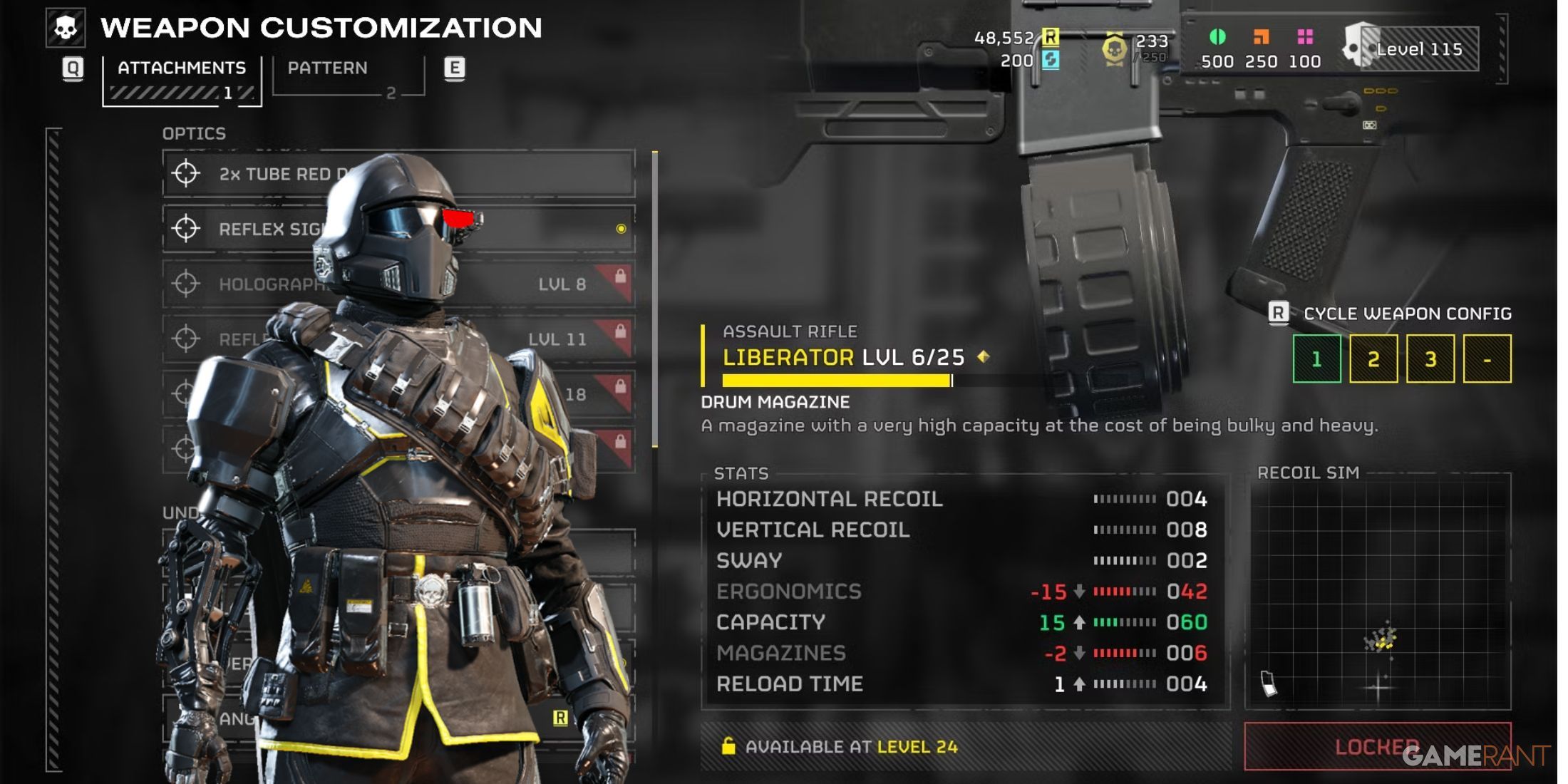Screen dimensions: 1568x784
Task: Switch to weapon config 2
Action: click(1373, 359)
